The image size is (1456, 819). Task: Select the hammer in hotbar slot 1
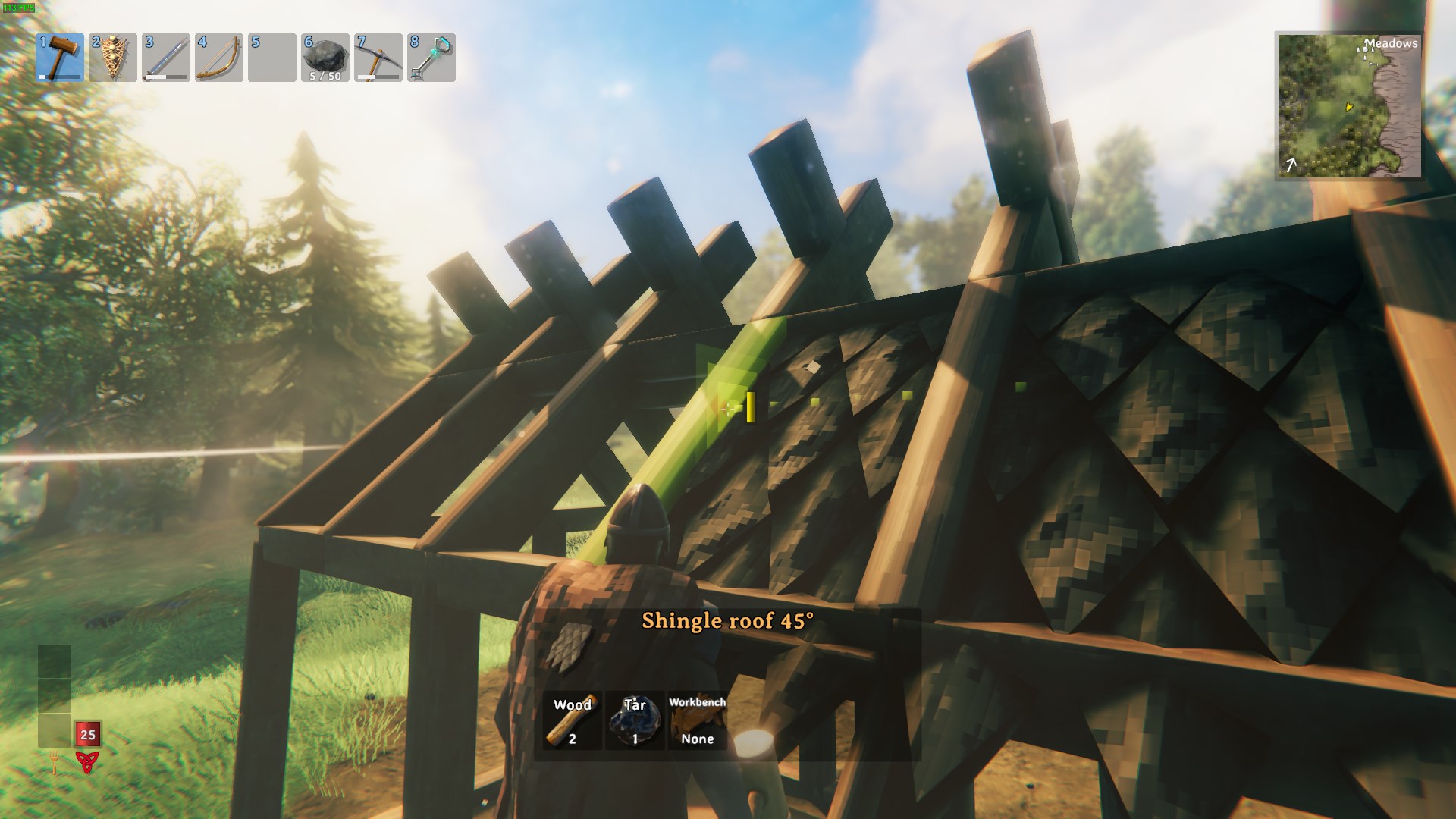60,57
